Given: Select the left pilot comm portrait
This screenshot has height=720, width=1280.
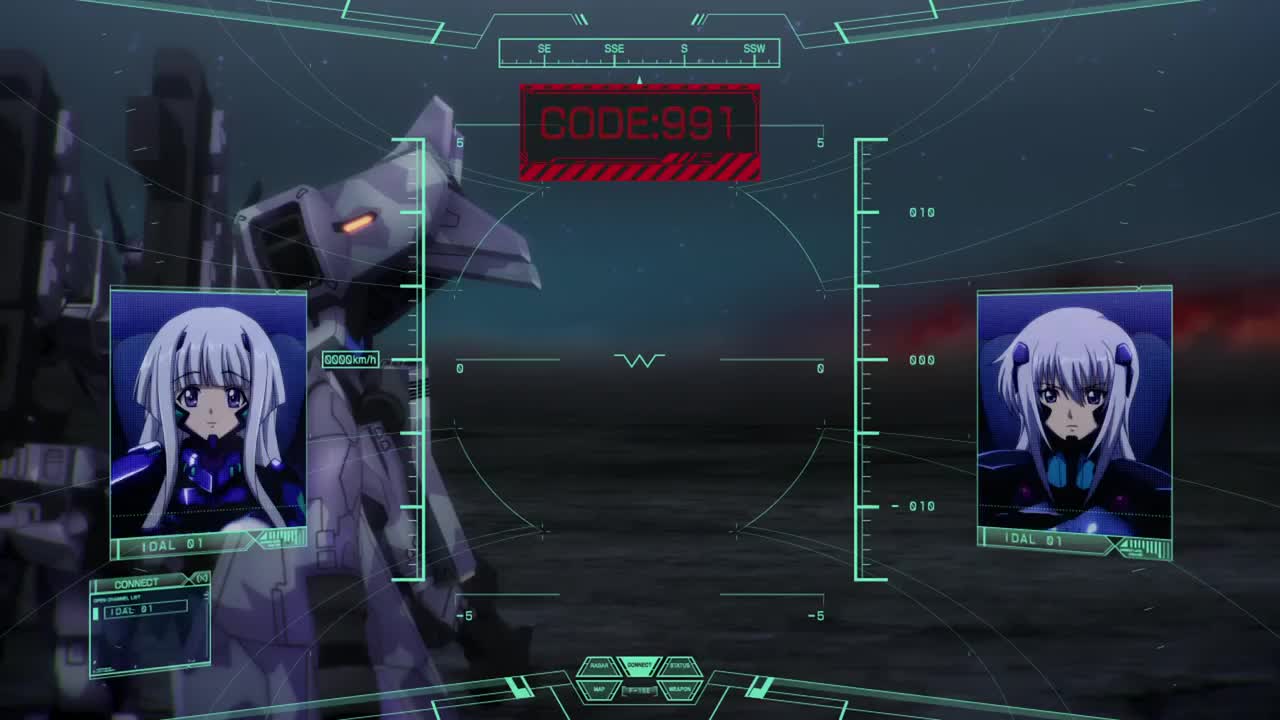Looking at the screenshot, I should (208, 410).
